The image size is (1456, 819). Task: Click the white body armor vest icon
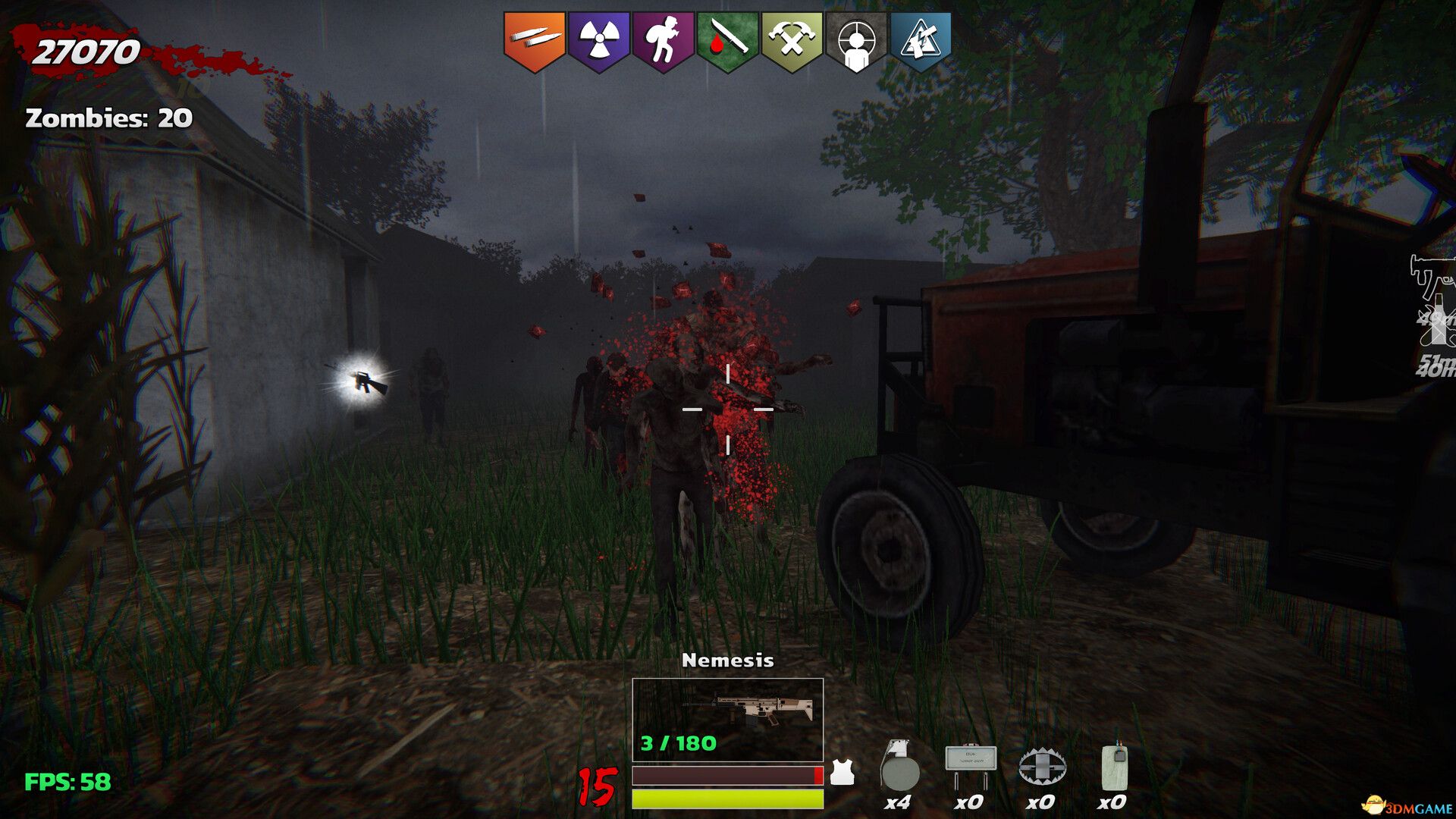click(842, 773)
